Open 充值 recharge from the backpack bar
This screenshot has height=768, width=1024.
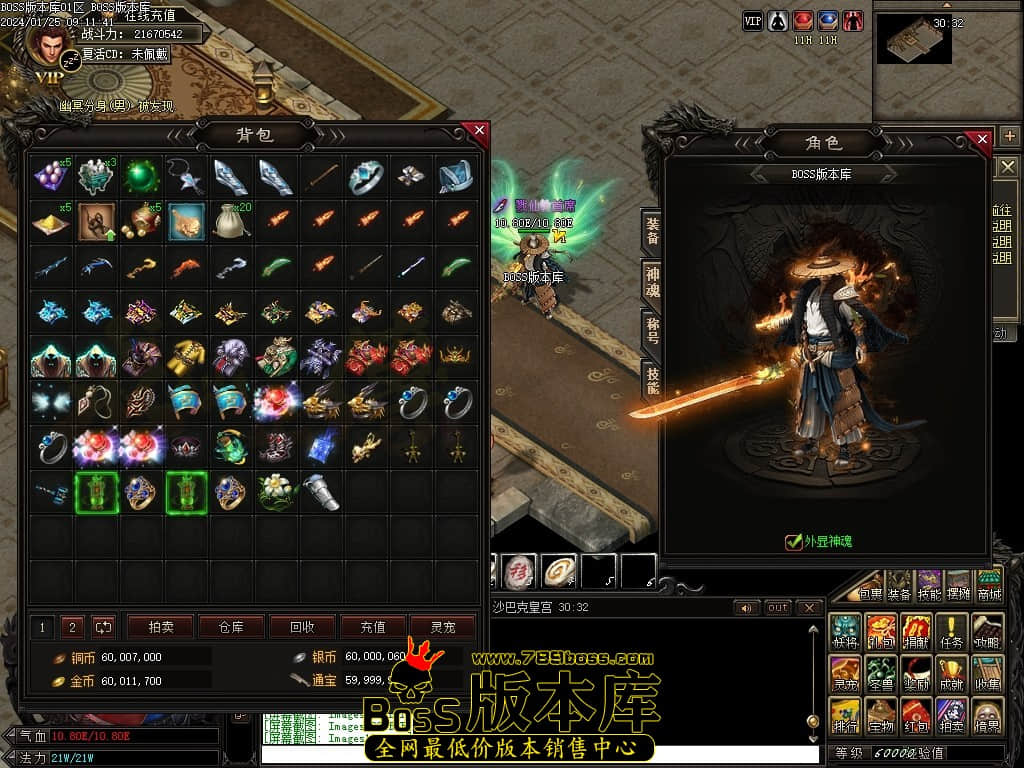click(373, 627)
